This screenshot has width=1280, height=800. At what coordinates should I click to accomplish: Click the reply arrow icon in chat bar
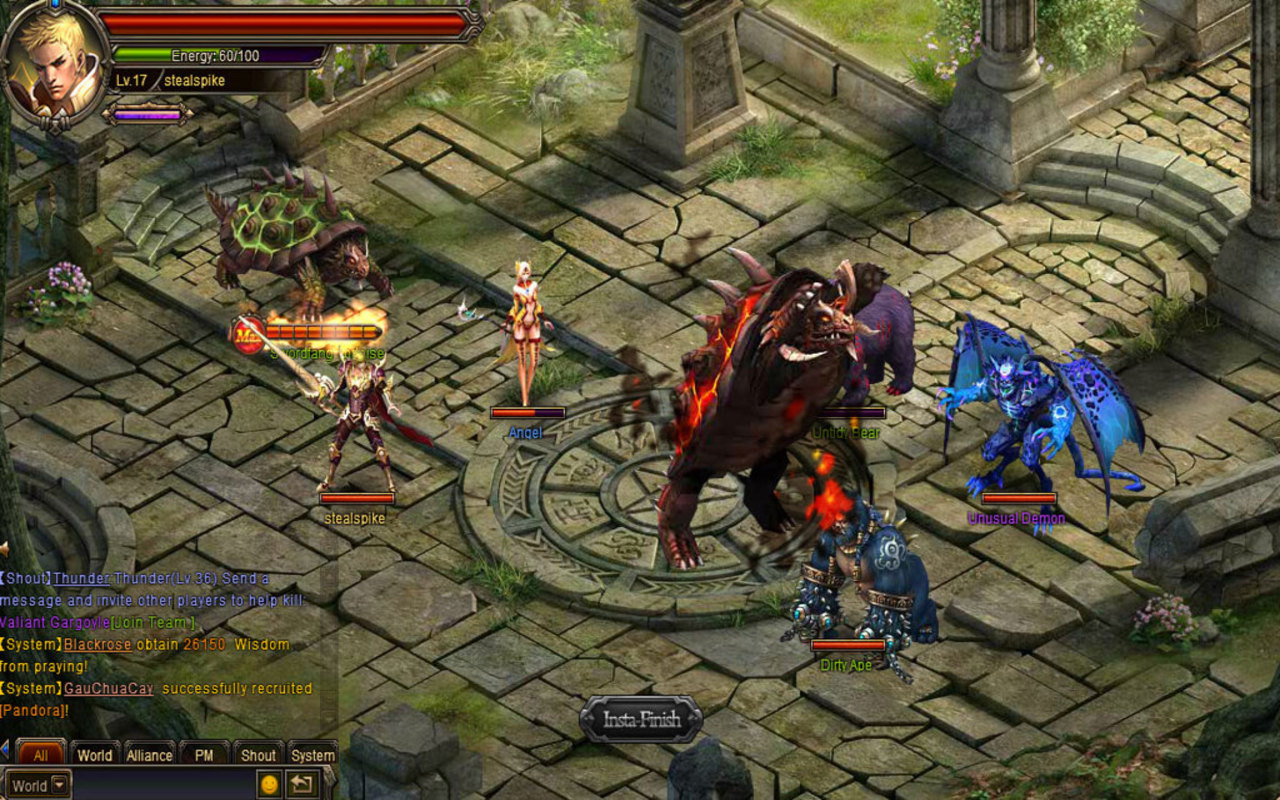click(300, 785)
